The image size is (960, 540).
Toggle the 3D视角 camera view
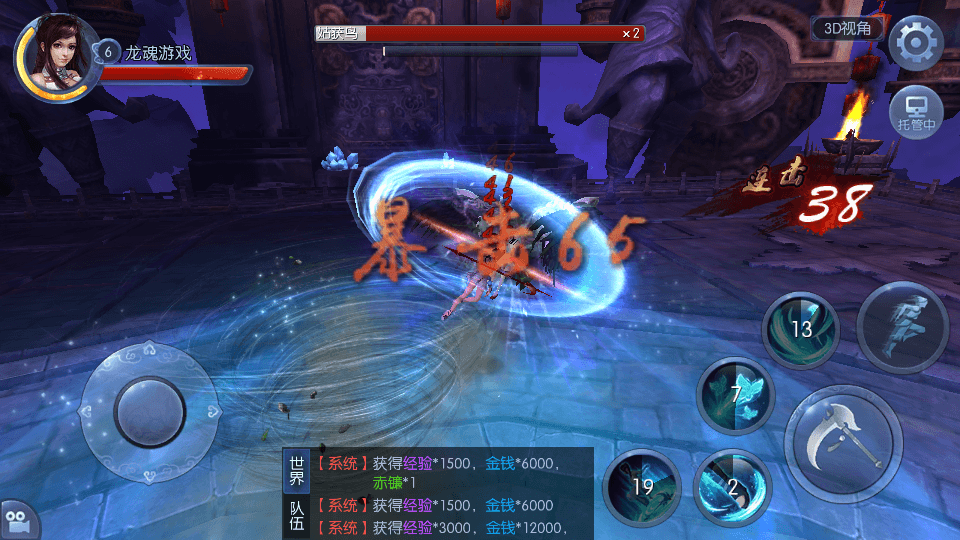click(x=846, y=28)
